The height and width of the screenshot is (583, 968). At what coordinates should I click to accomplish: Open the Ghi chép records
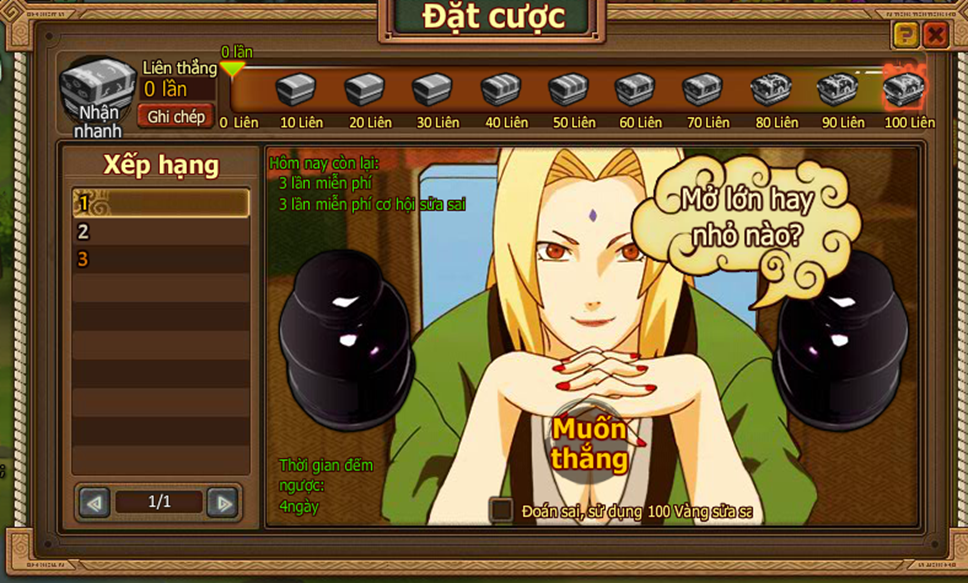pos(176,117)
